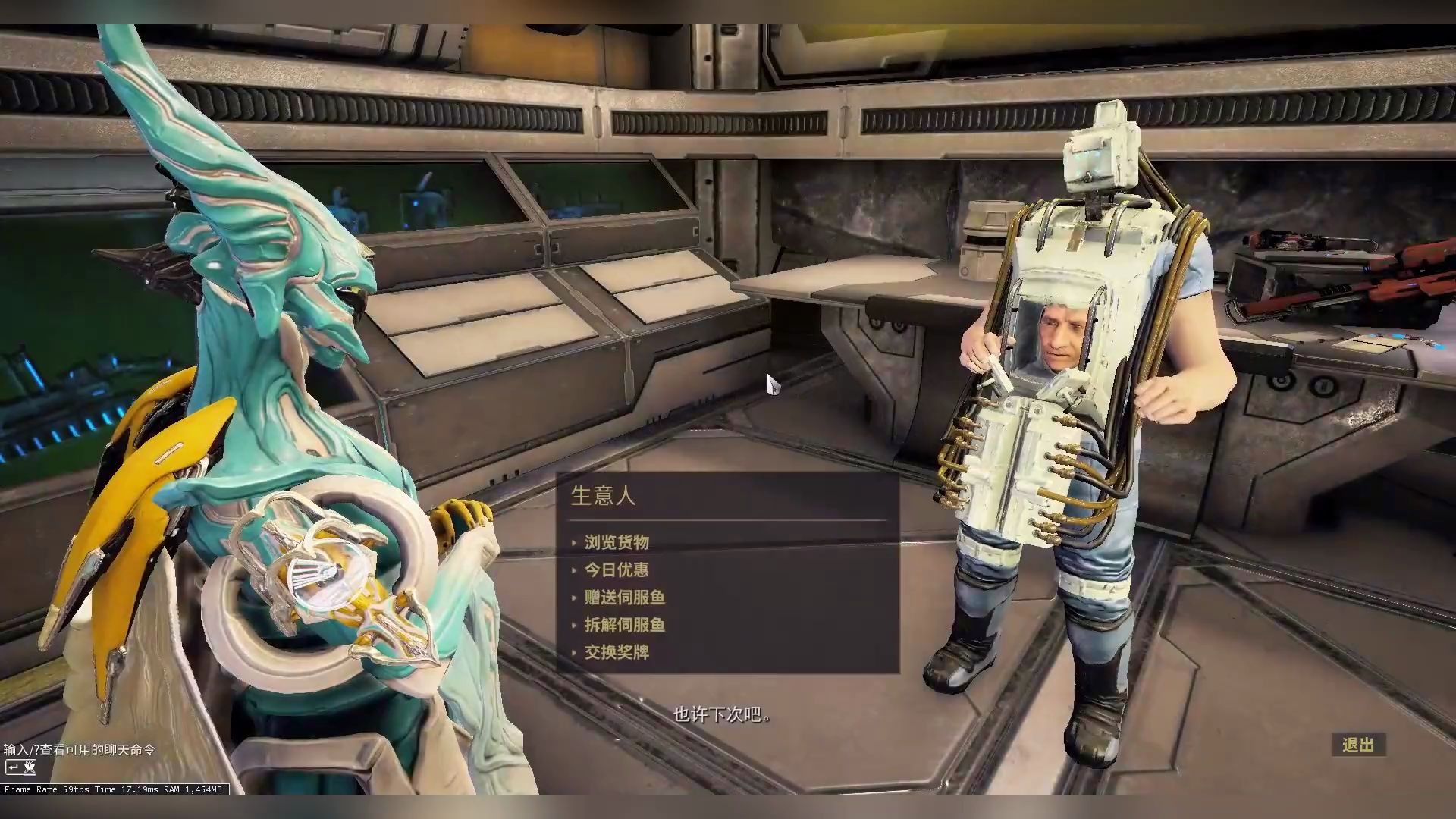
Task: Open the 交换奖牌 exchange option
Action: (618, 652)
